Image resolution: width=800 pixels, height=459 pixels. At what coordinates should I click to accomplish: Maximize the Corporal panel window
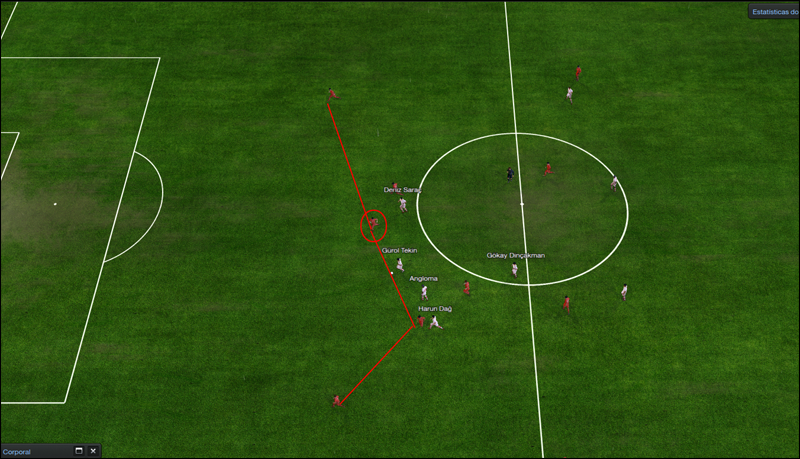click(79, 452)
